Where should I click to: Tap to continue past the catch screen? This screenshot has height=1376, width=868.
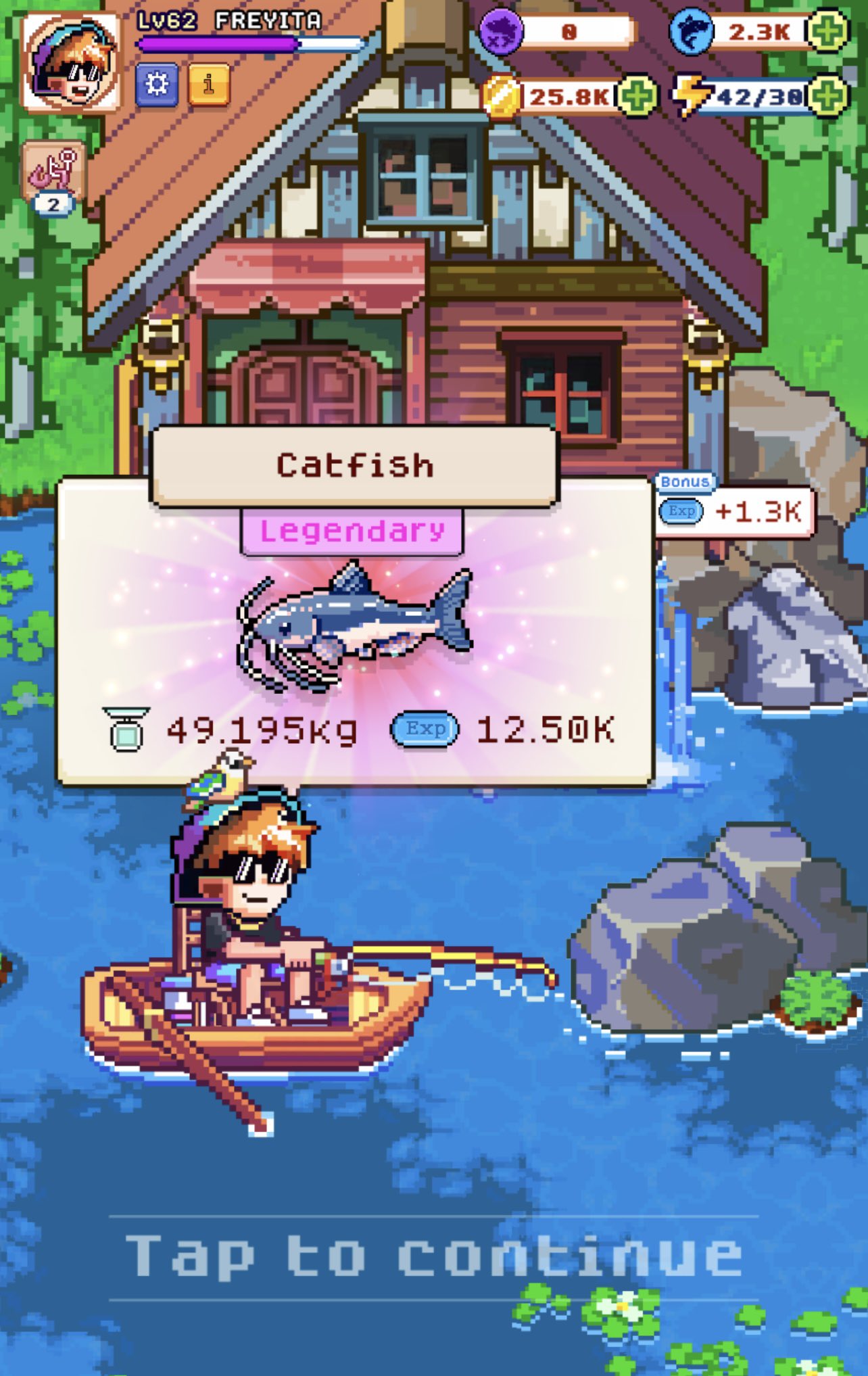[x=434, y=1256]
